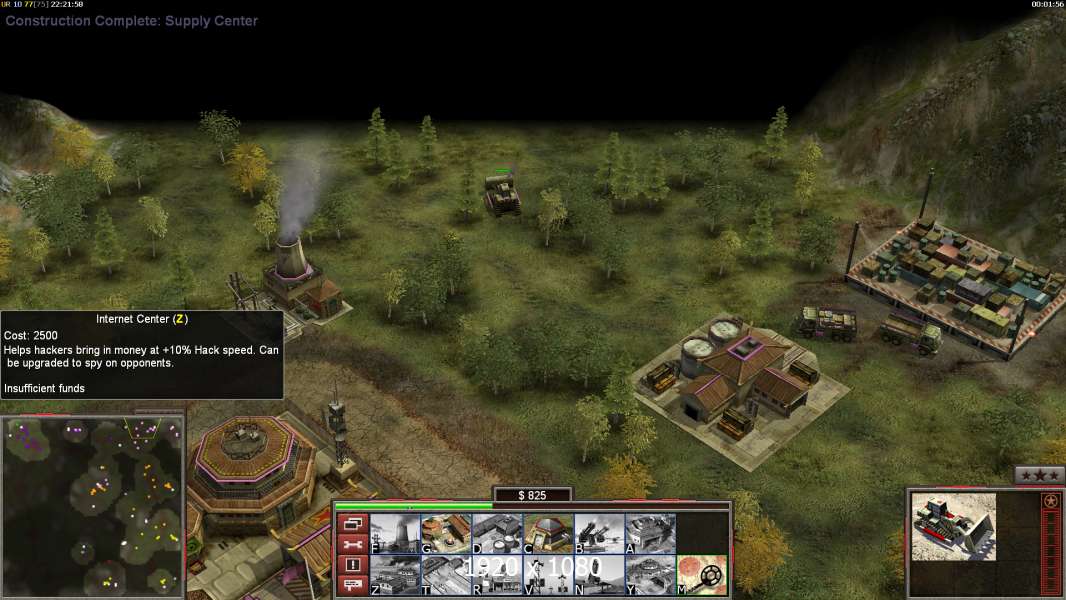The height and width of the screenshot is (600, 1066).
Task: Choose the Barracks build icon (D)
Action: (497, 534)
